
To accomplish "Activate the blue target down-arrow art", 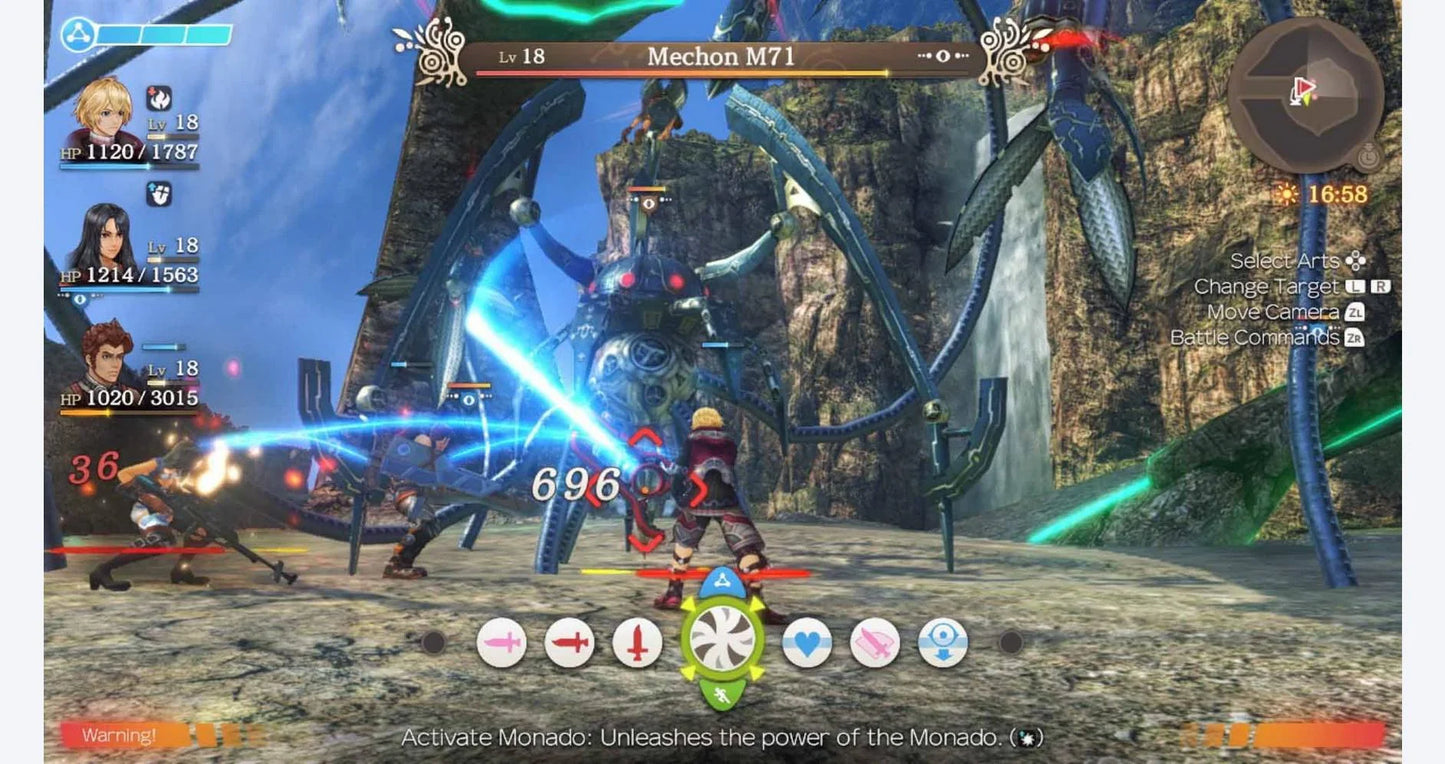I will (x=942, y=642).
